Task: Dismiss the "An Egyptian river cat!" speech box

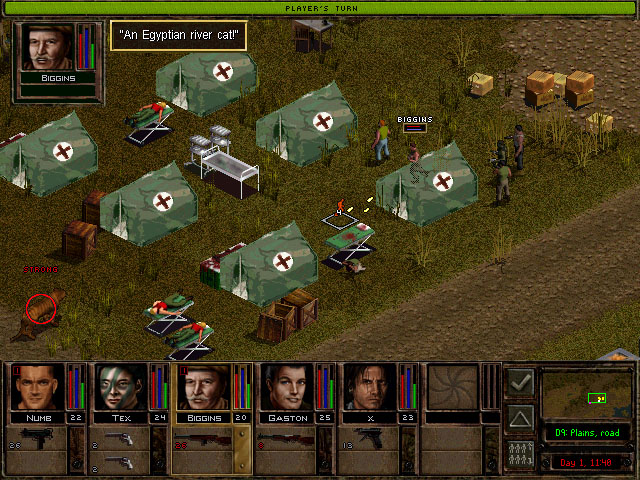Action: 177,36
